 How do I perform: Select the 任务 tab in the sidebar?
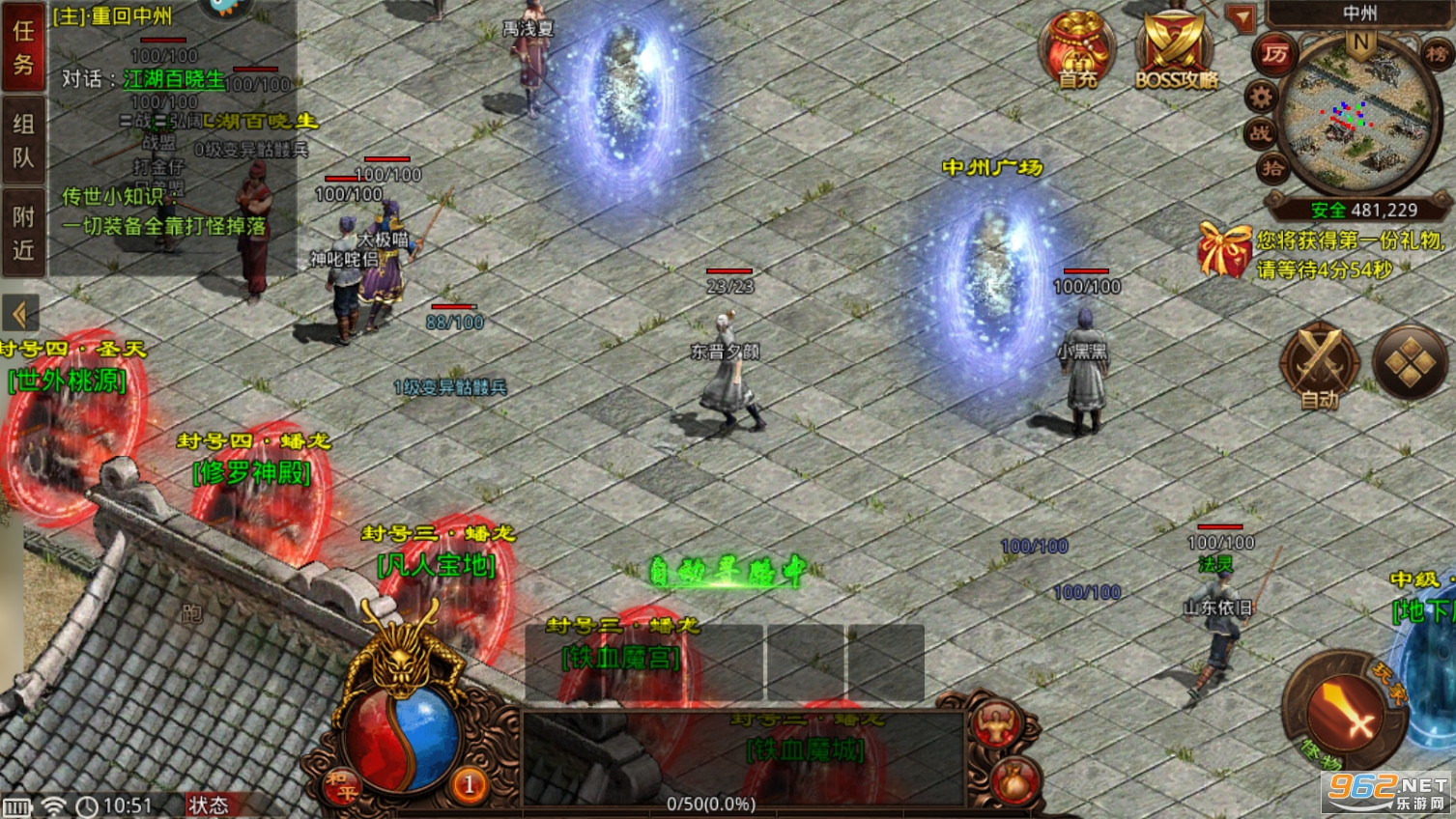pyautogui.click(x=22, y=49)
